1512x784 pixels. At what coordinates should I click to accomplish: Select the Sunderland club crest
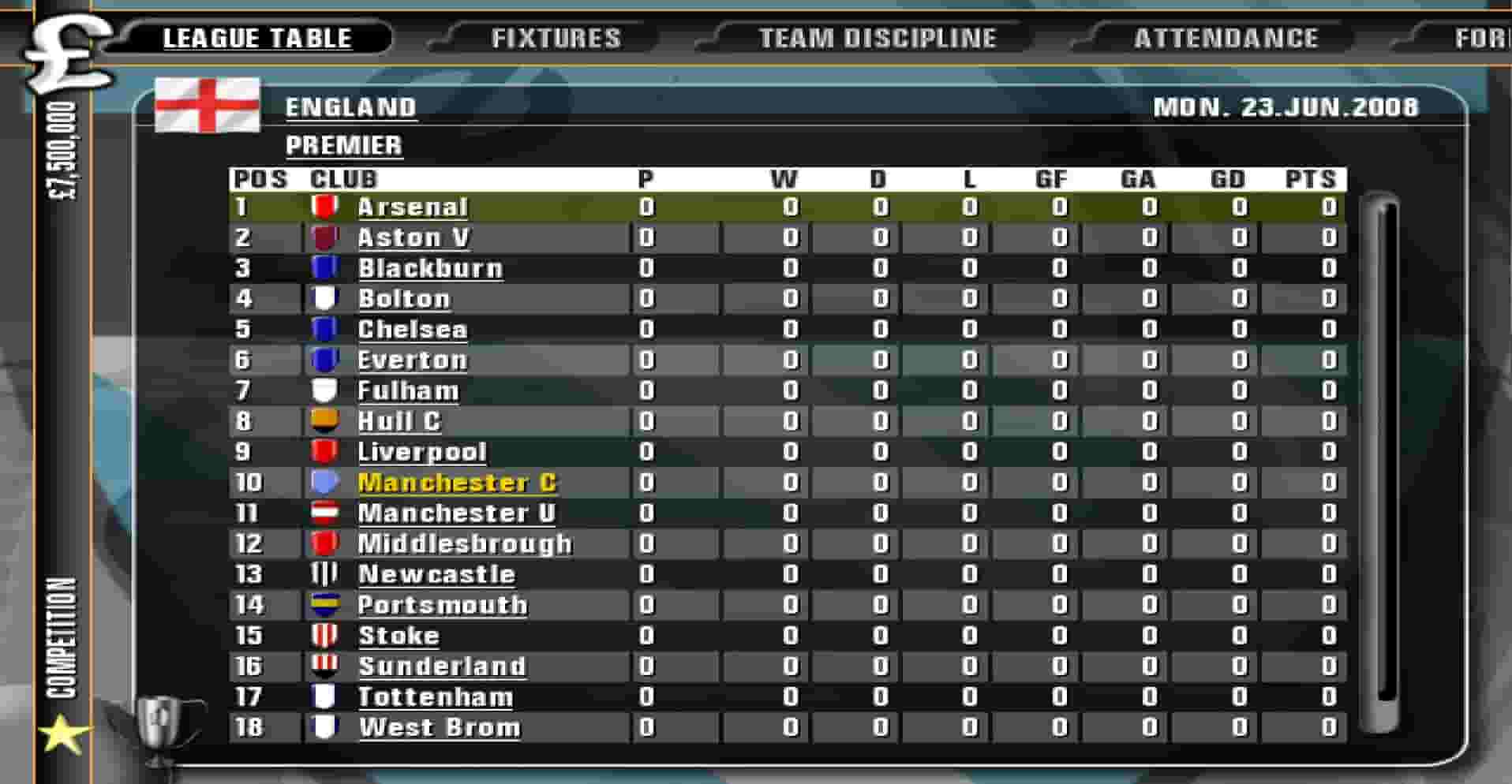click(324, 666)
